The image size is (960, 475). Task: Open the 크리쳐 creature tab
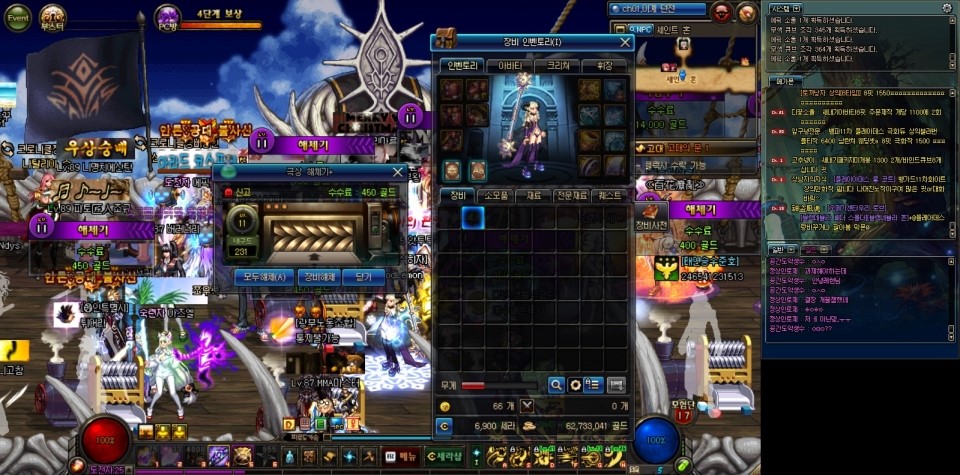pyautogui.click(x=557, y=65)
